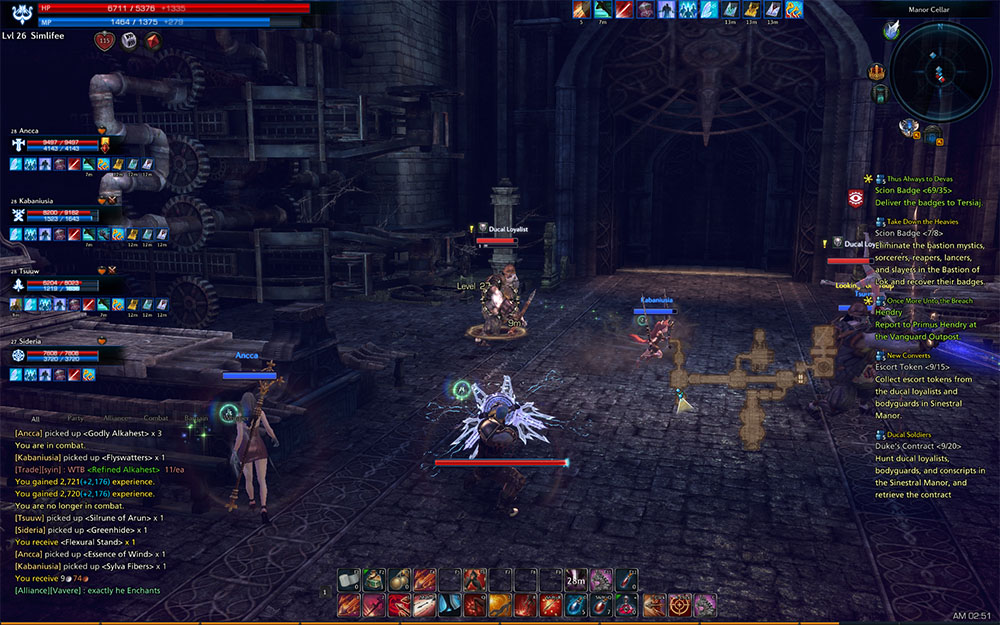Click the dice icon under the name
The image size is (1000, 625).
point(129,41)
